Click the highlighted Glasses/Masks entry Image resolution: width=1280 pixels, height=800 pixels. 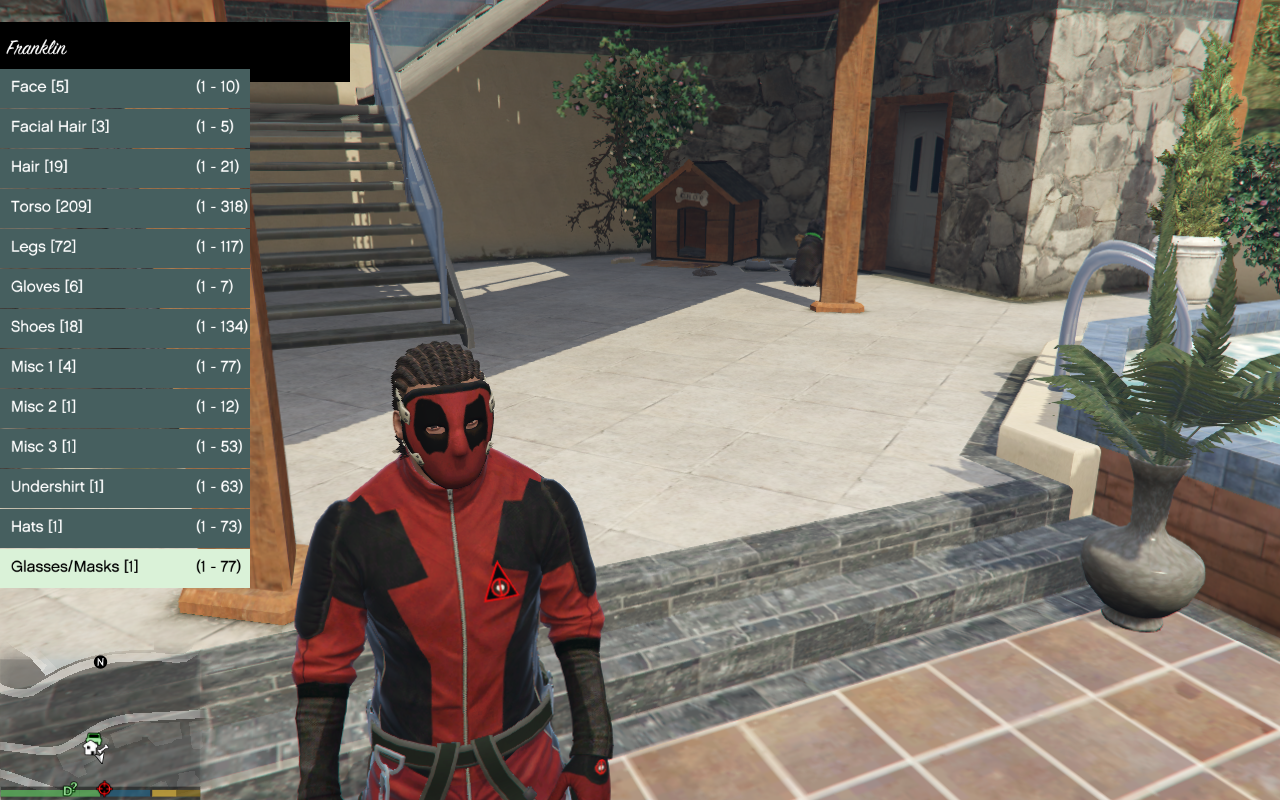(x=125, y=567)
